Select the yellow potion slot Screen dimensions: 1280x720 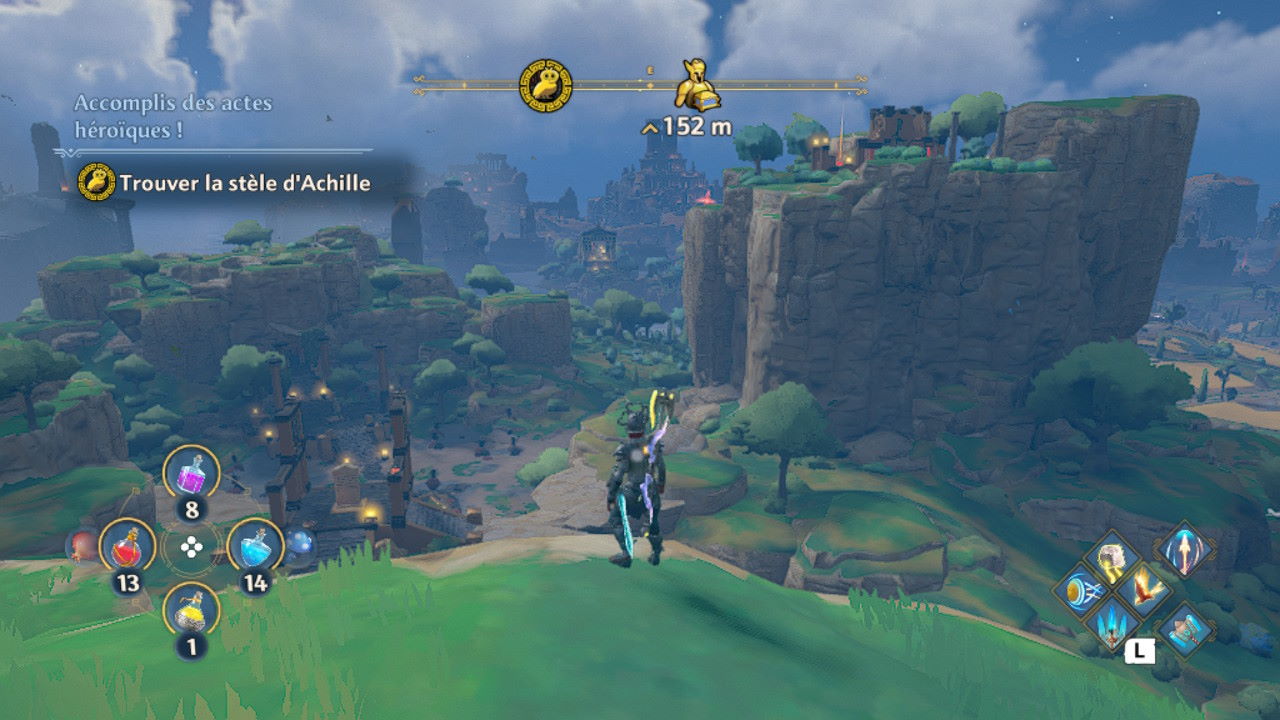pos(191,609)
